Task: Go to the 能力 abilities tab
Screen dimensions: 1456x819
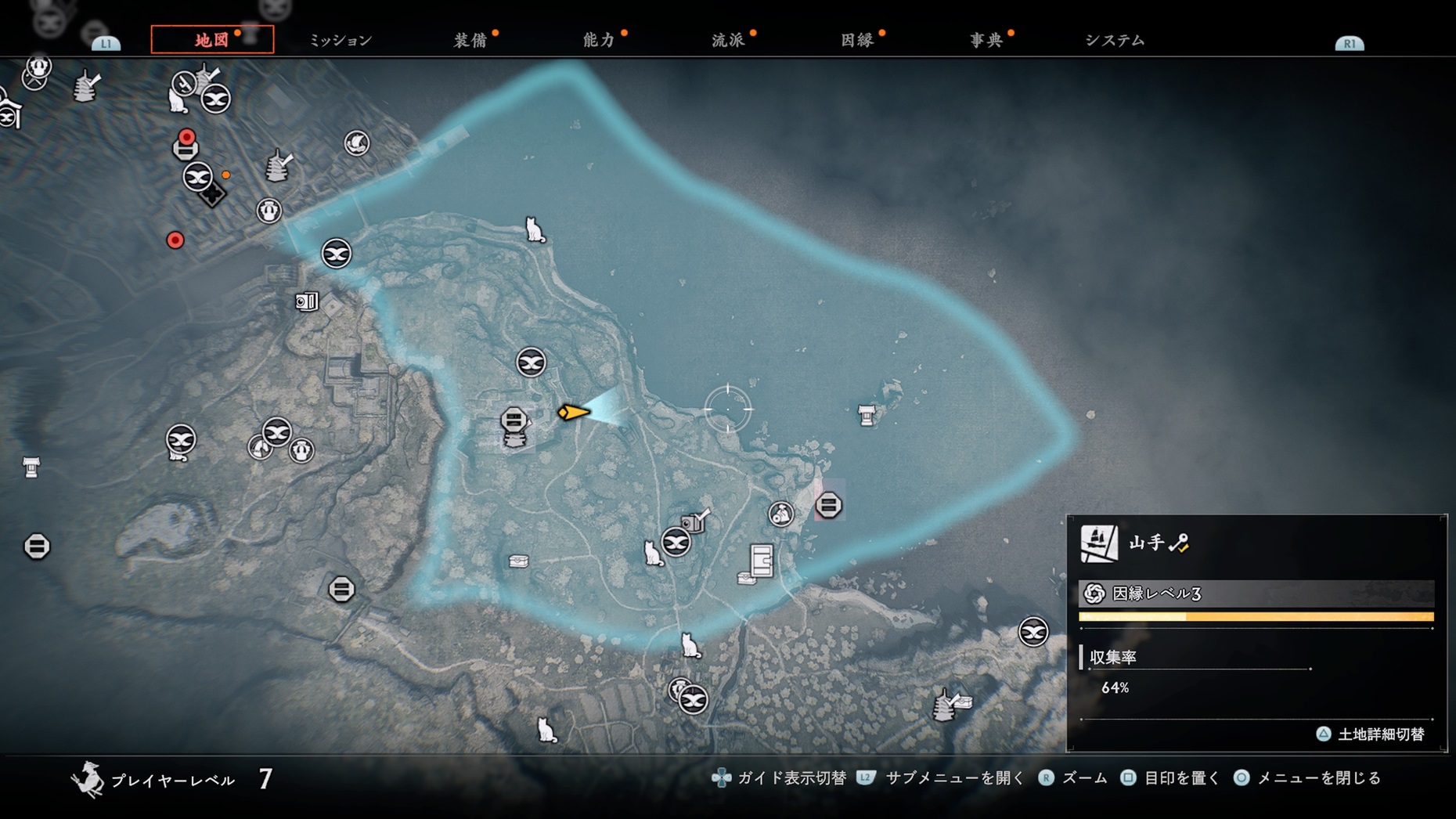Action: 599,41
